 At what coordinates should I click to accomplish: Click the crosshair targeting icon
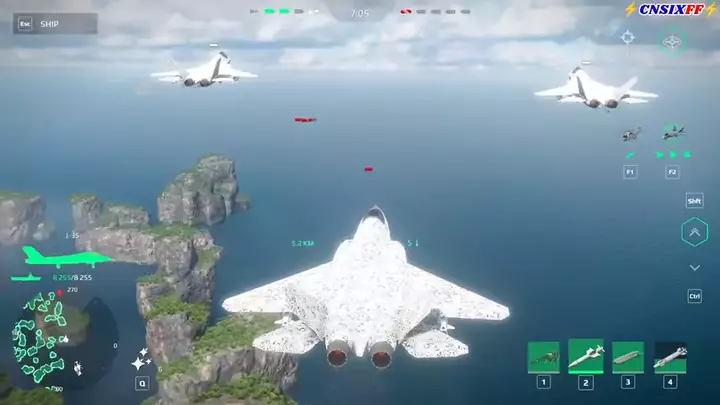pyautogui.click(x=628, y=38)
